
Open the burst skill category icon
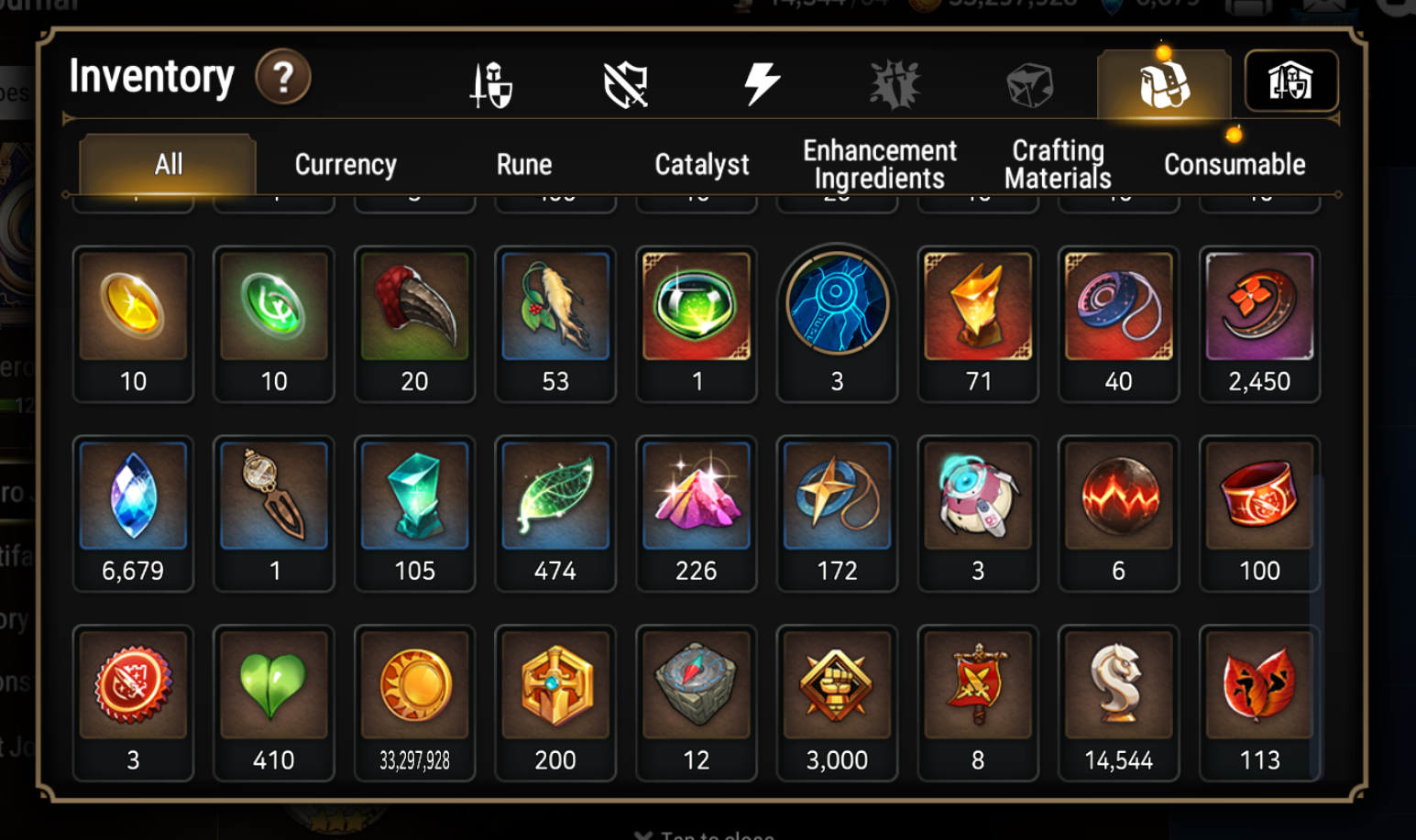895,82
